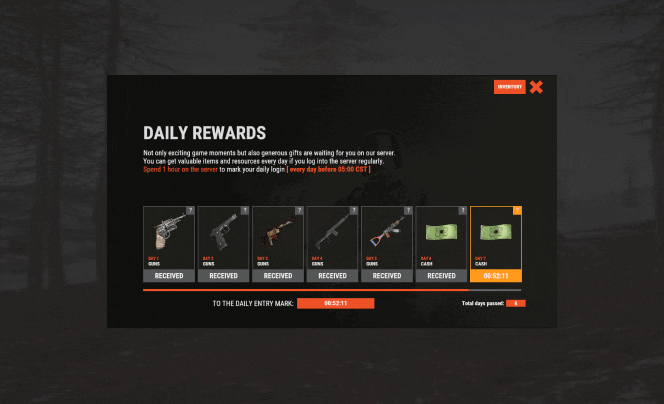The width and height of the screenshot is (664, 404).
Task: Select the highlighted Day 7 cash reward
Action: pos(496,237)
